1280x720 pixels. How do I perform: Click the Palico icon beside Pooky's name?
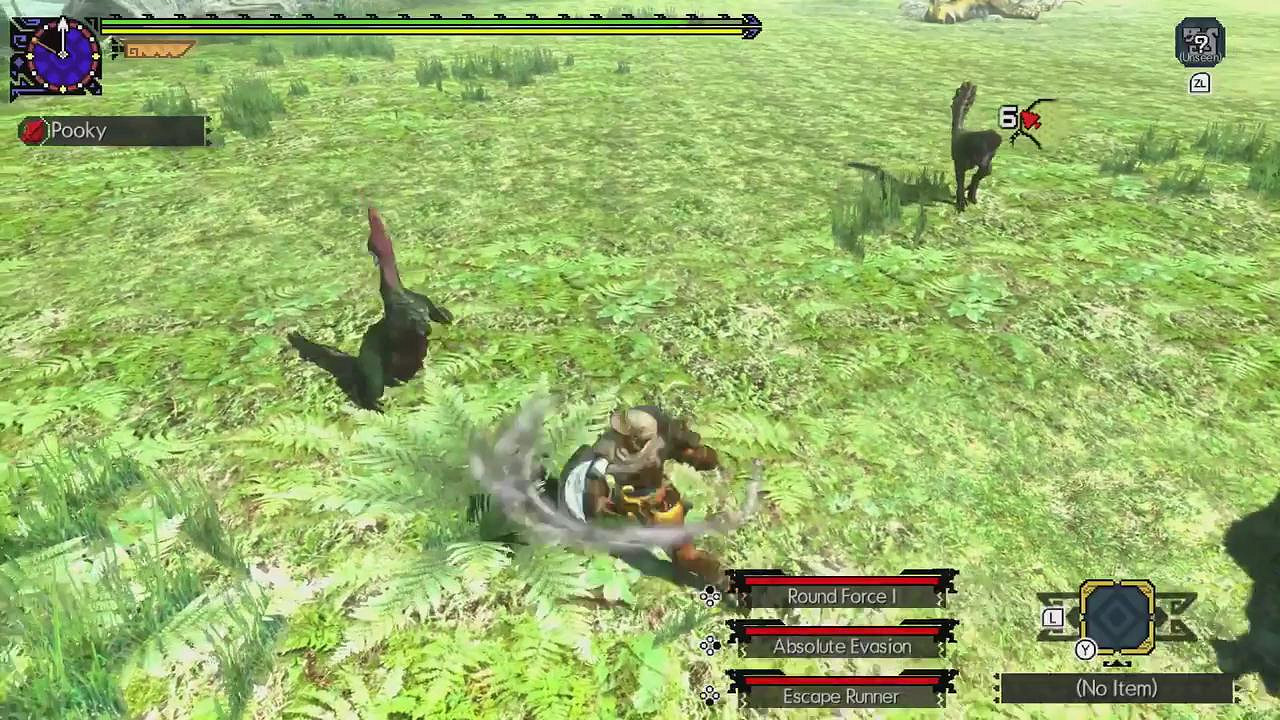(x=33, y=130)
